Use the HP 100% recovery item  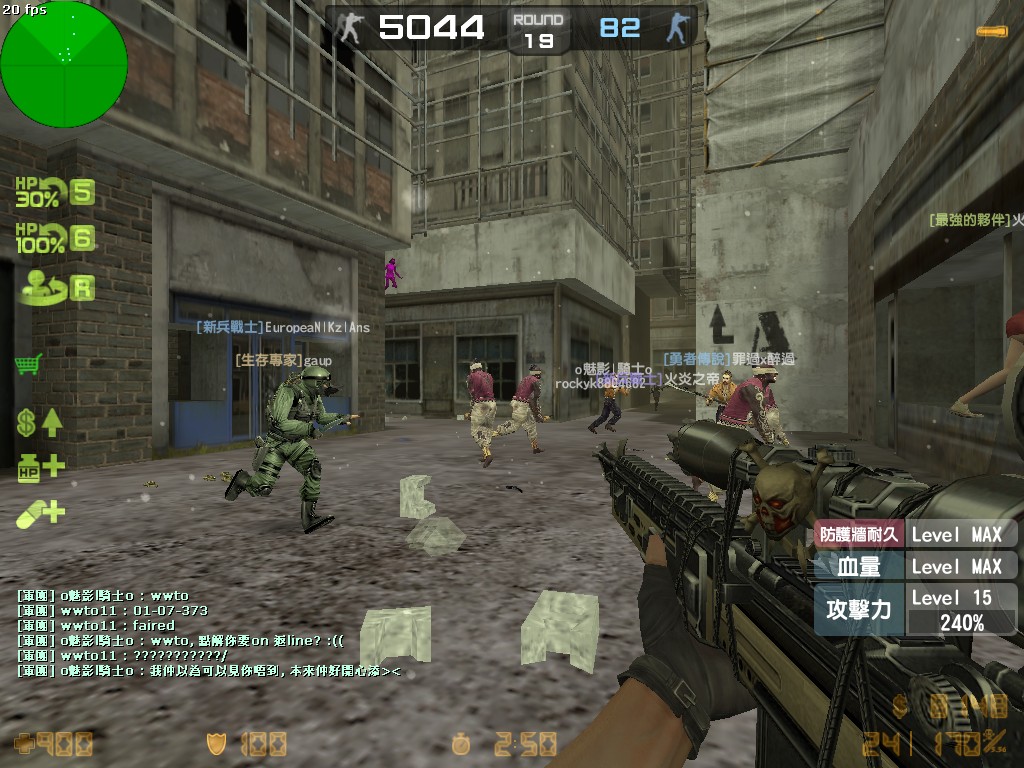click(x=54, y=239)
